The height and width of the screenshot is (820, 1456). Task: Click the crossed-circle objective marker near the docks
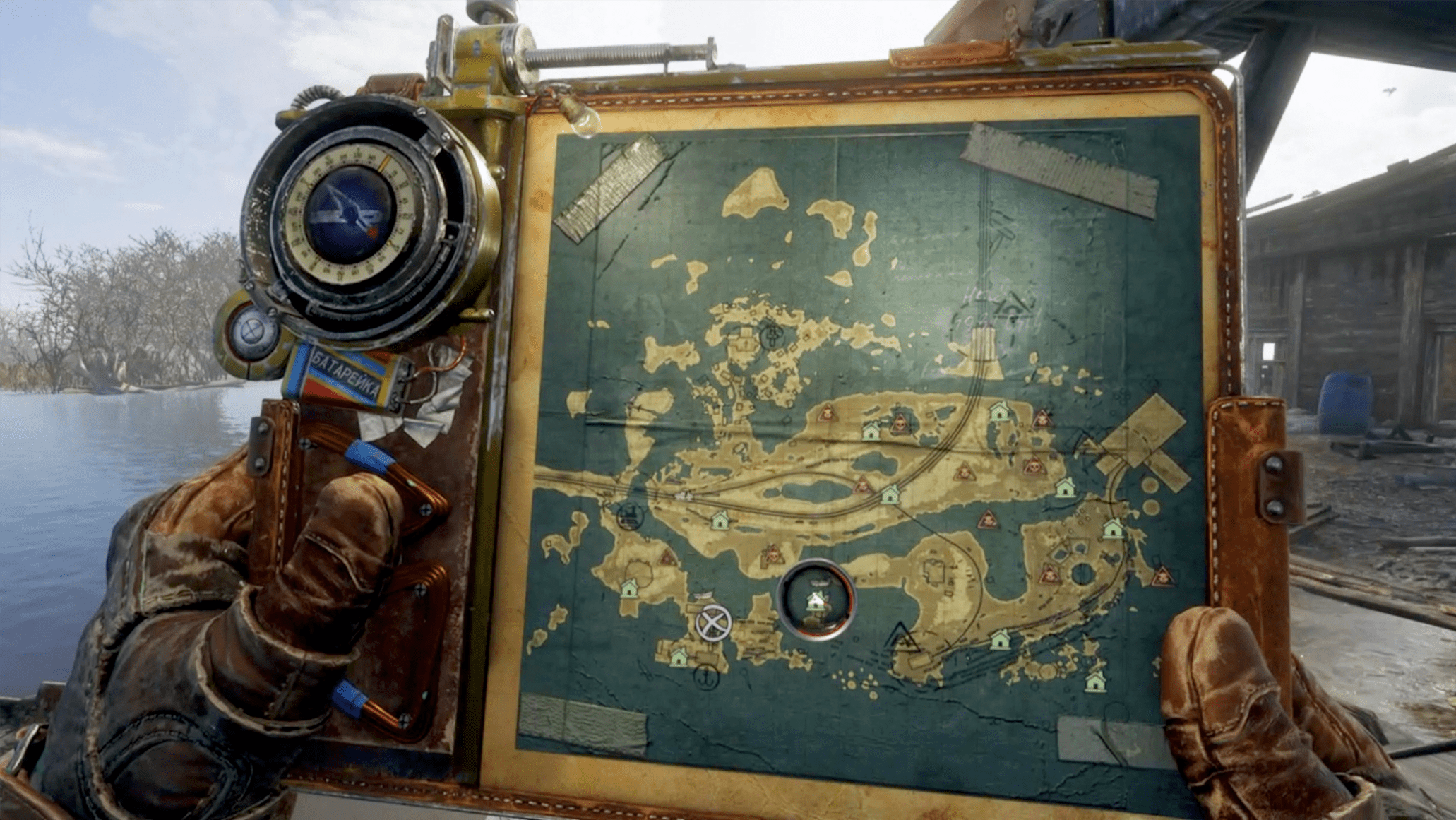click(712, 624)
